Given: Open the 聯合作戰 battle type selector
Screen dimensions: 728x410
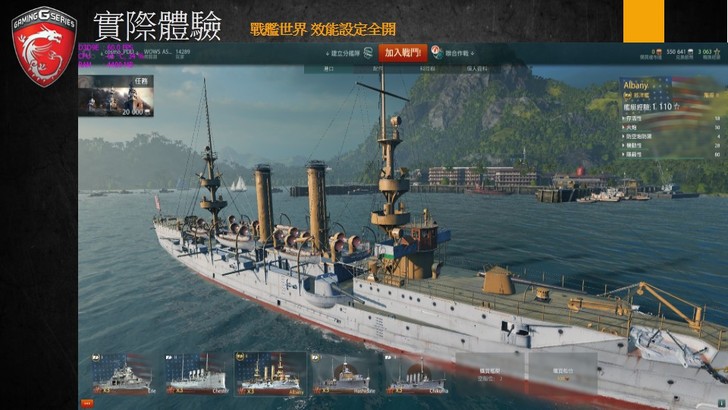Looking at the screenshot, I should click(x=458, y=53).
